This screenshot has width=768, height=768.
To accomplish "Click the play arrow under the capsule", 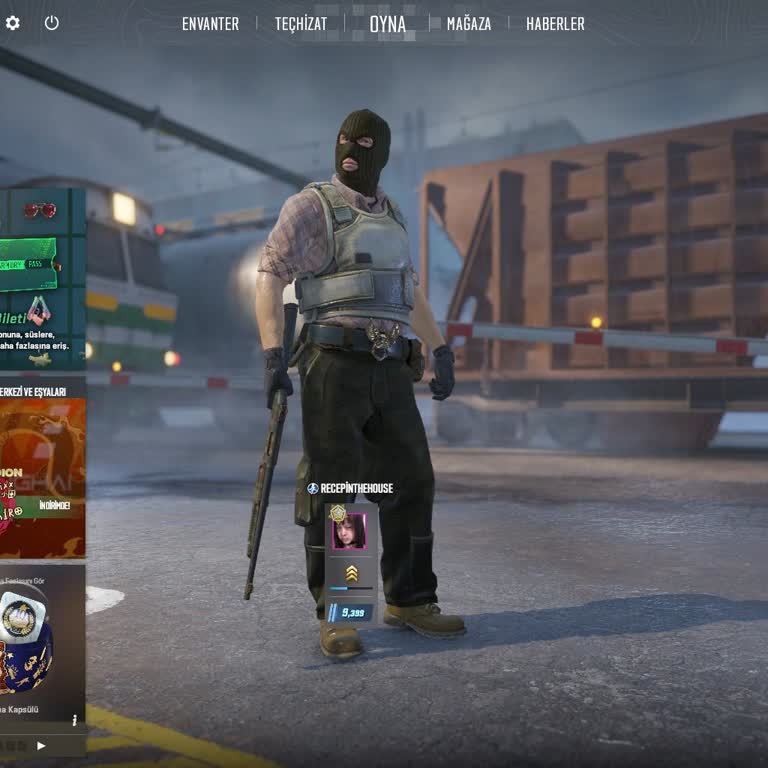I will tap(41, 745).
